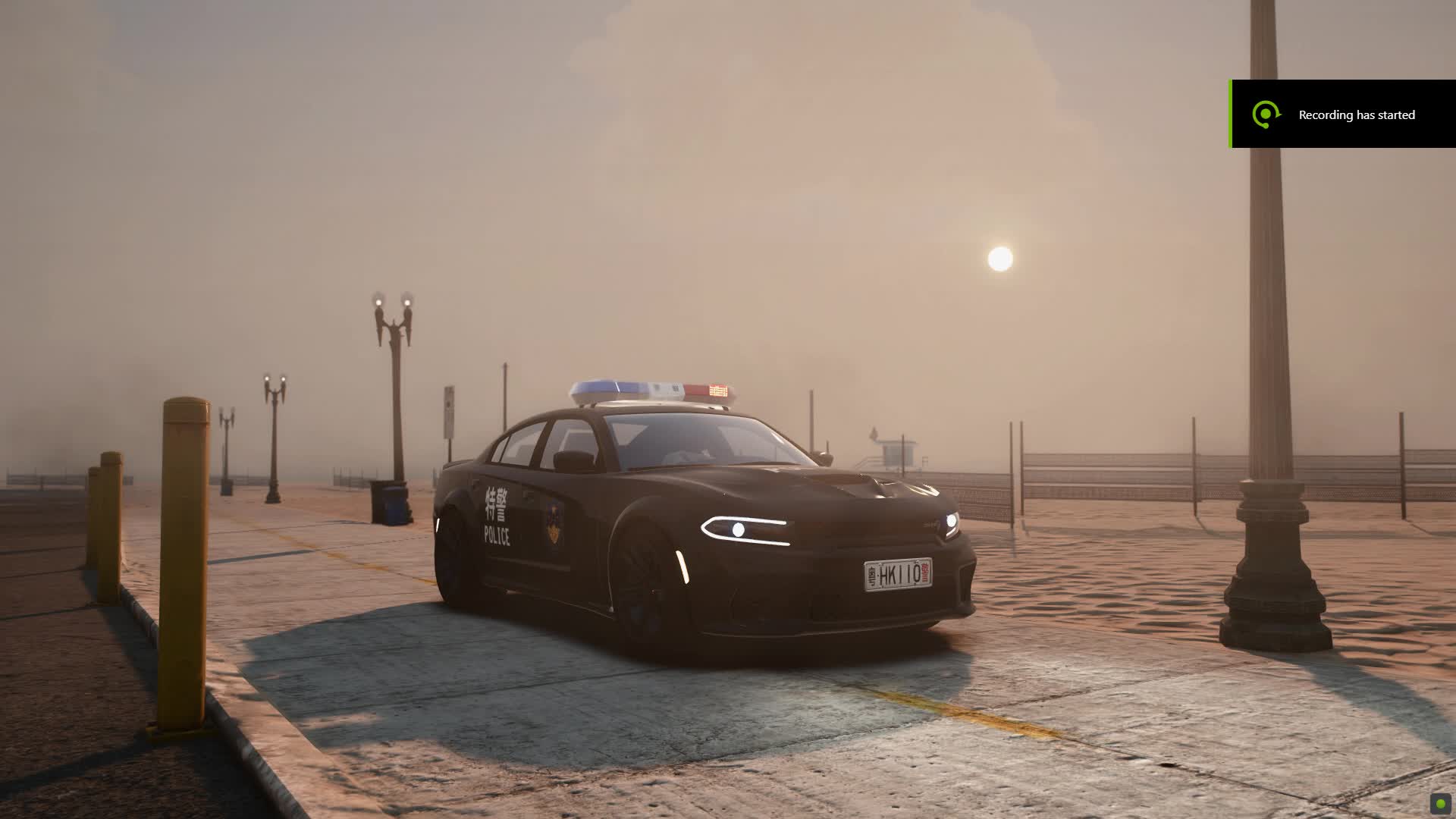Click the "Recording has started" notification
Image resolution: width=1456 pixels, height=819 pixels.
point(1343,115)
